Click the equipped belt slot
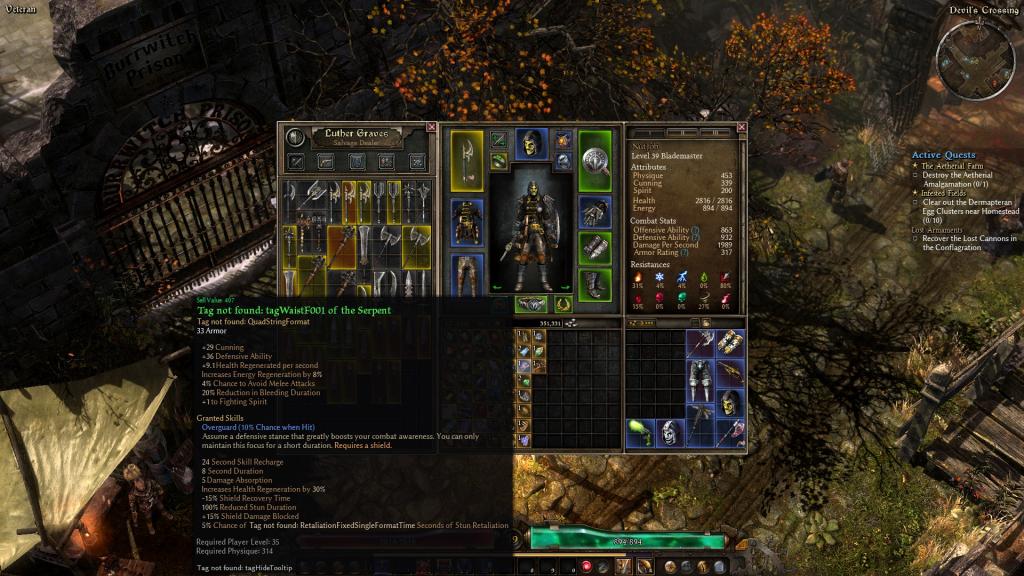The width and height of the screenshot is (1024, 576). (531, 304)
